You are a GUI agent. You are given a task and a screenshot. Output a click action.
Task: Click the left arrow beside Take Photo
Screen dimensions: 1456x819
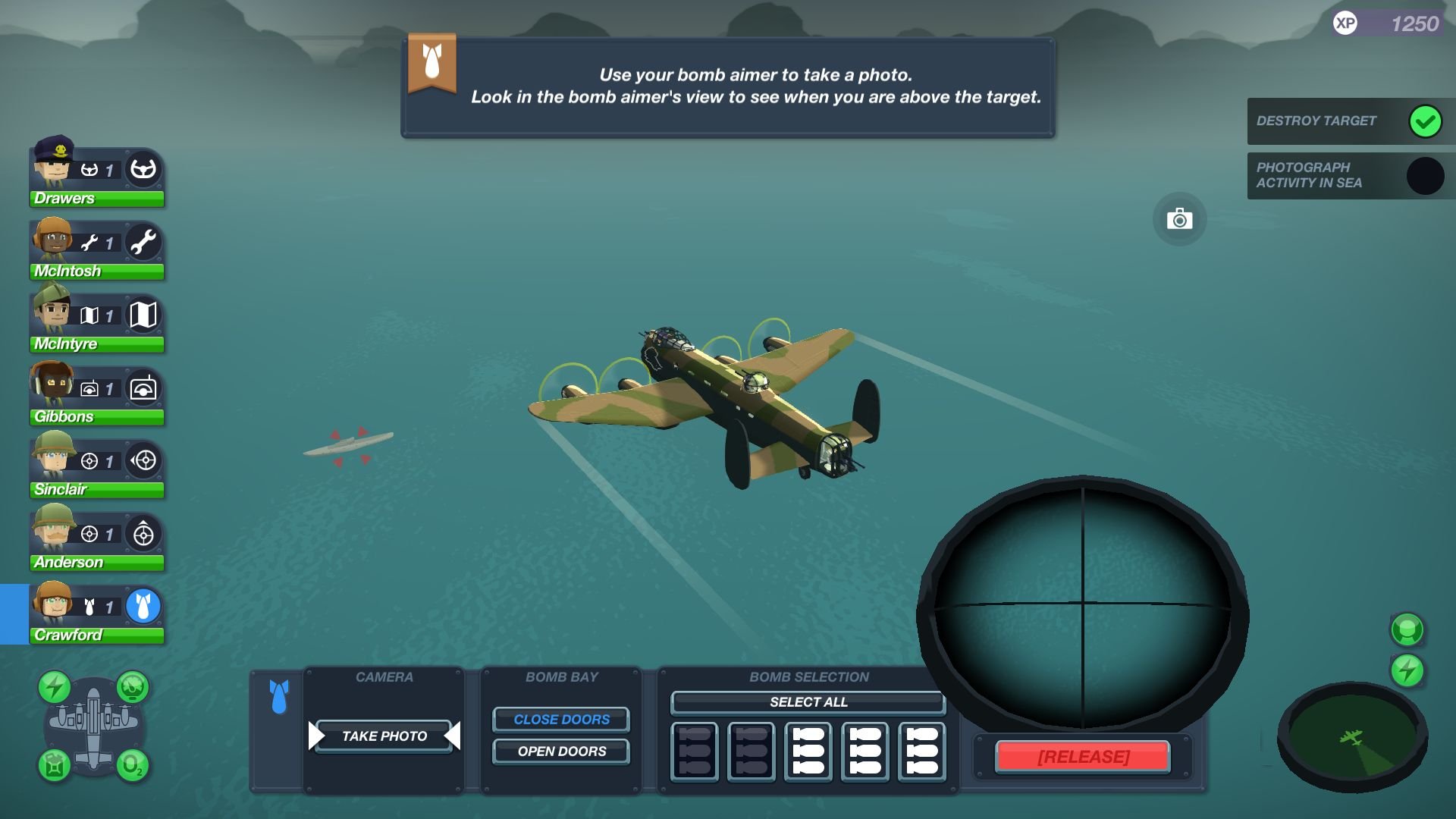pyautogui.click(x=315, y=735)
